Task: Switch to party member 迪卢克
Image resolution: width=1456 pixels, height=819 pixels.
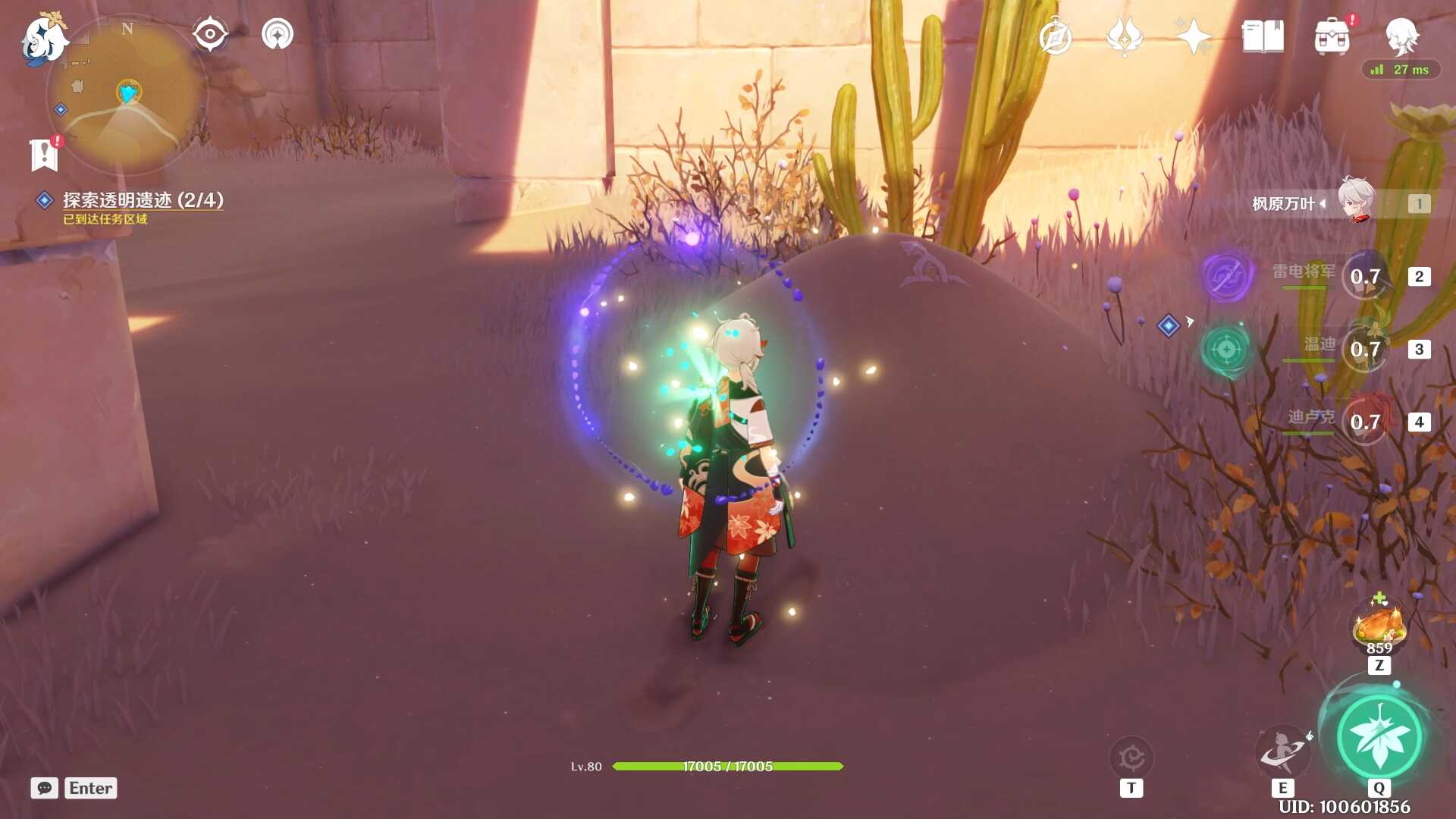Action: pos(1365,422)
